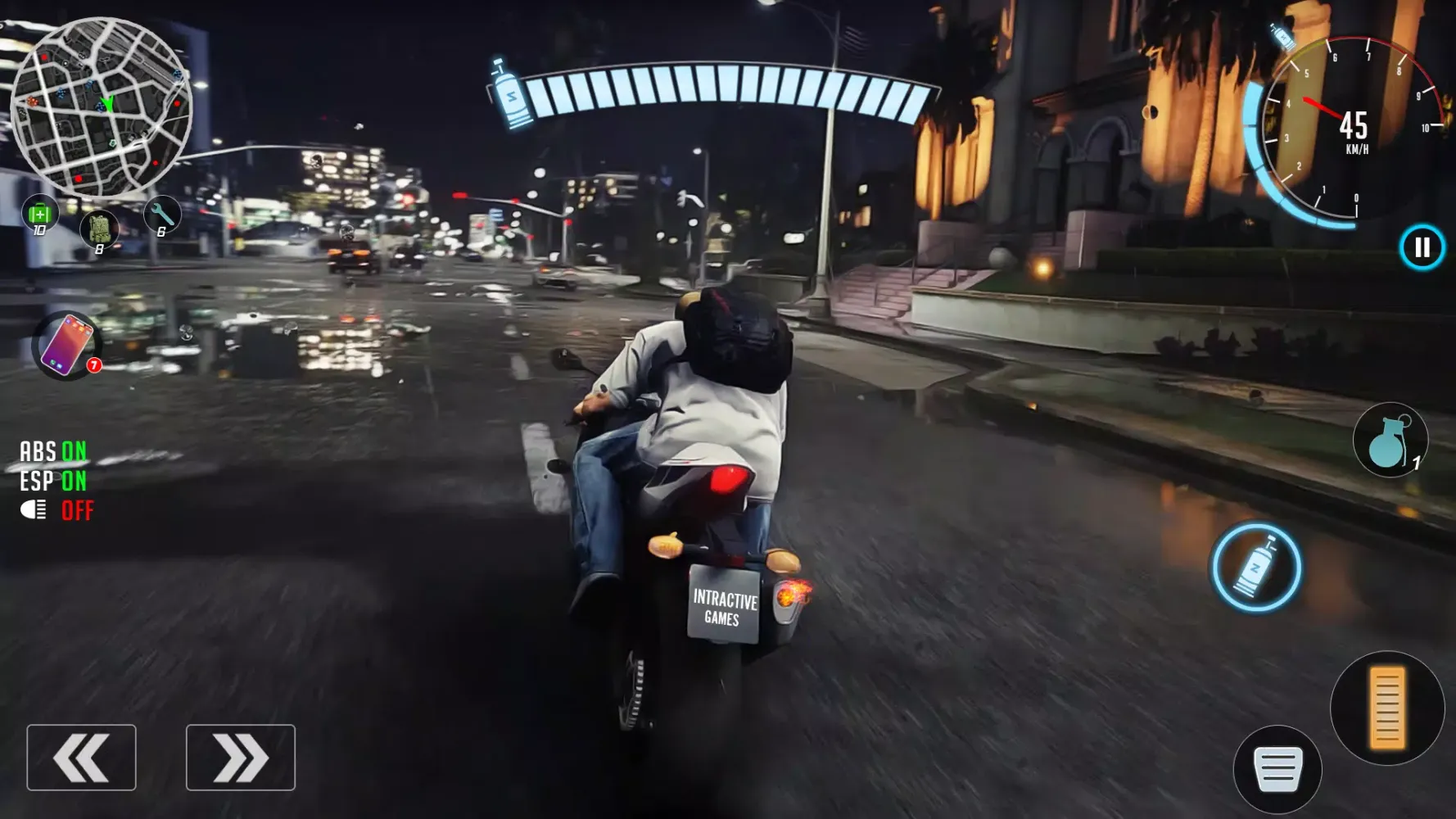Open the armor vest inventory icon
The width and height of the screenshot is (1456, 819).
pyautogui.click(x=98, y=230)
